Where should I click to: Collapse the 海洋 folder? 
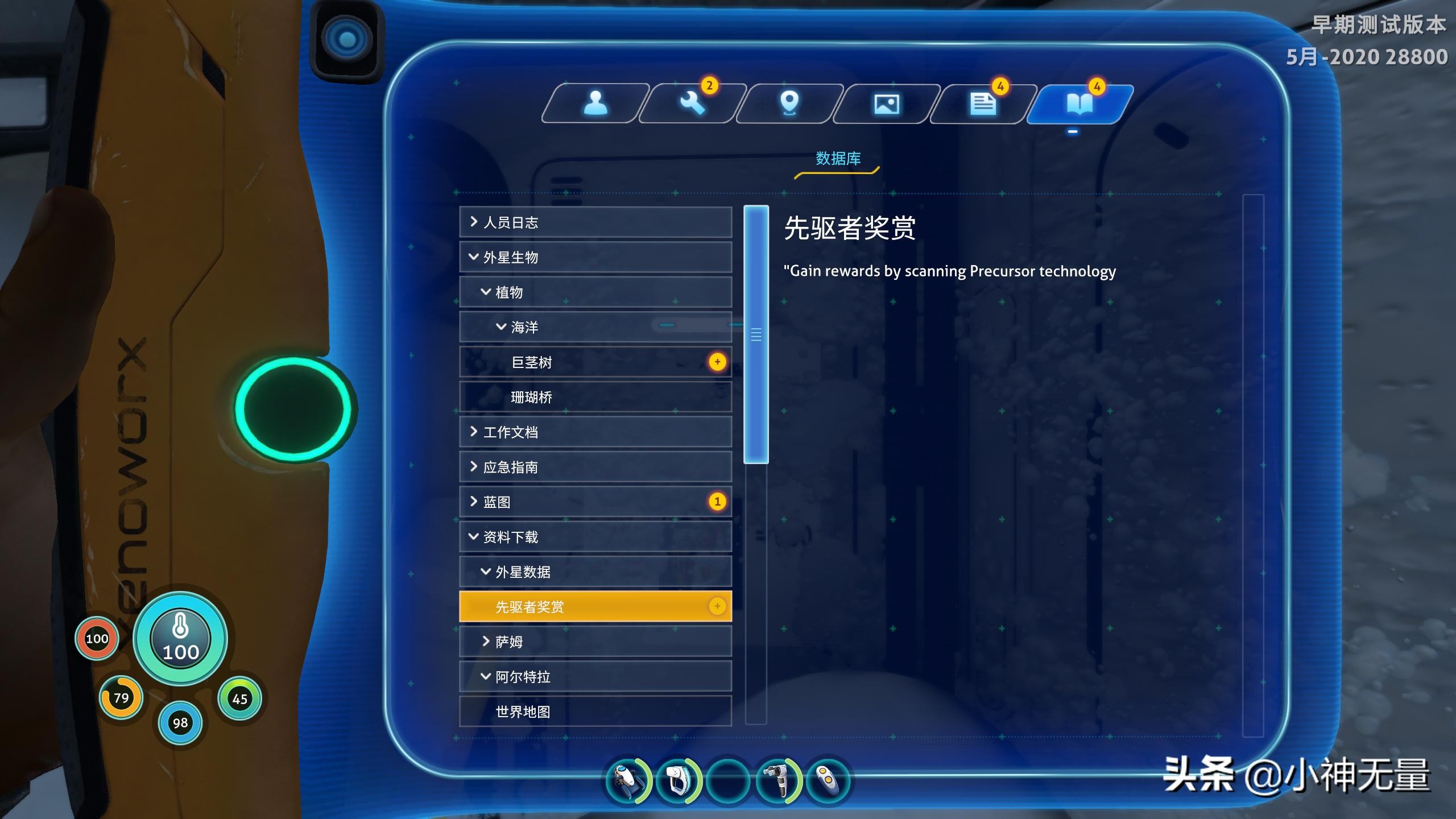(x=595, y=327)
